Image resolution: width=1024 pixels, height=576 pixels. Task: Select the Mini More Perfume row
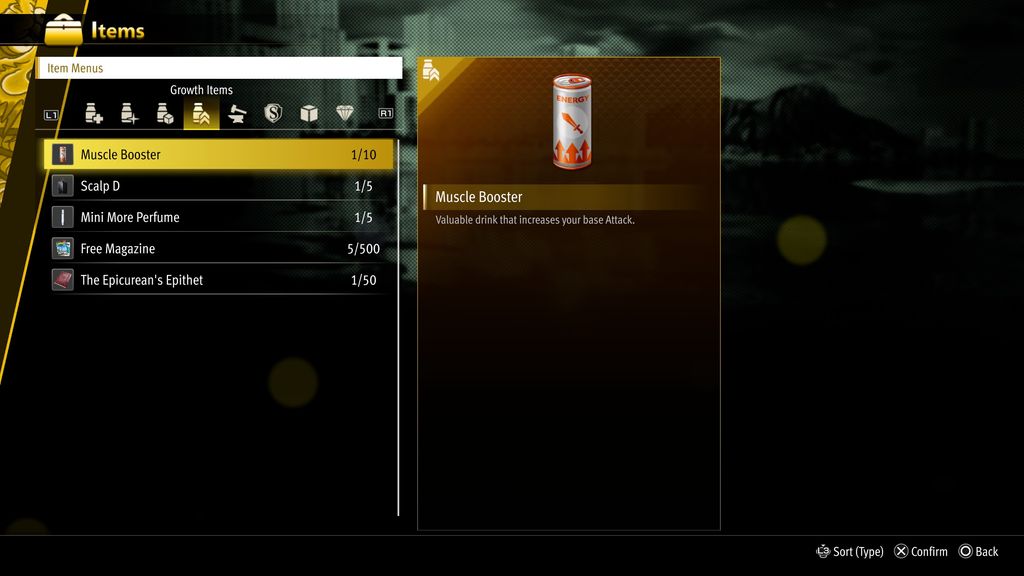220,217
